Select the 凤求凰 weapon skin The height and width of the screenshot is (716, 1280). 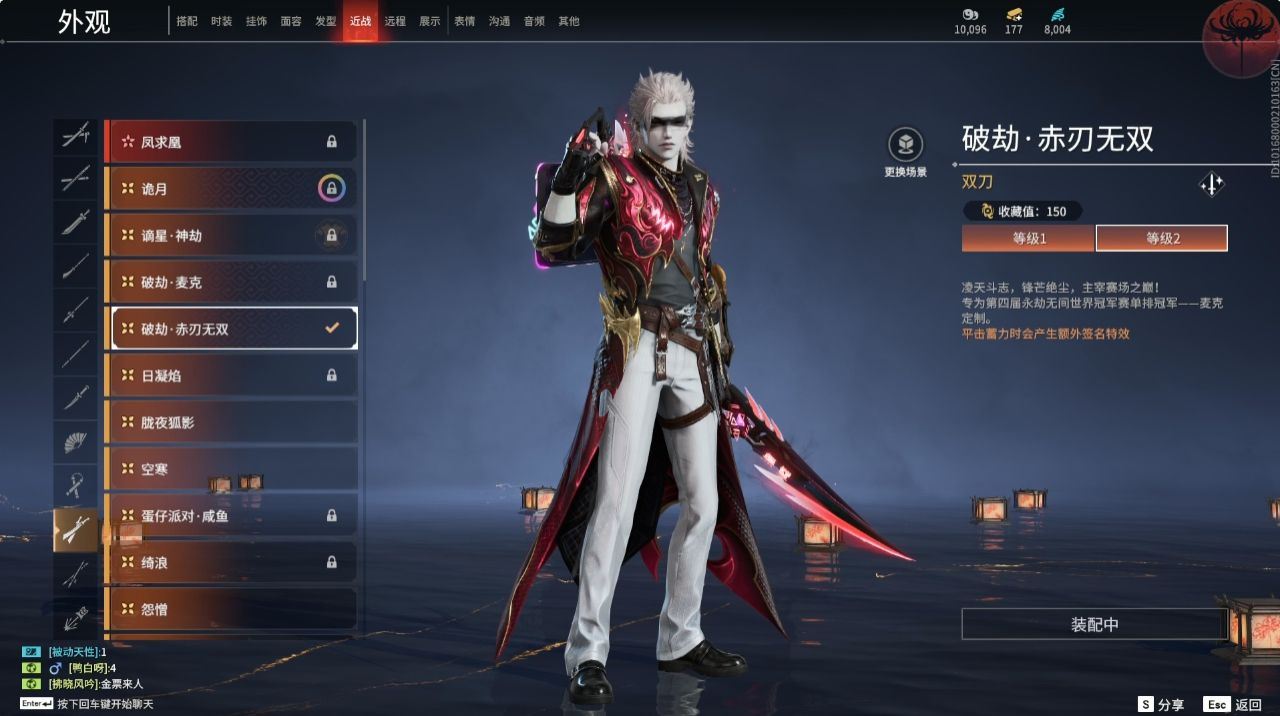231,142
